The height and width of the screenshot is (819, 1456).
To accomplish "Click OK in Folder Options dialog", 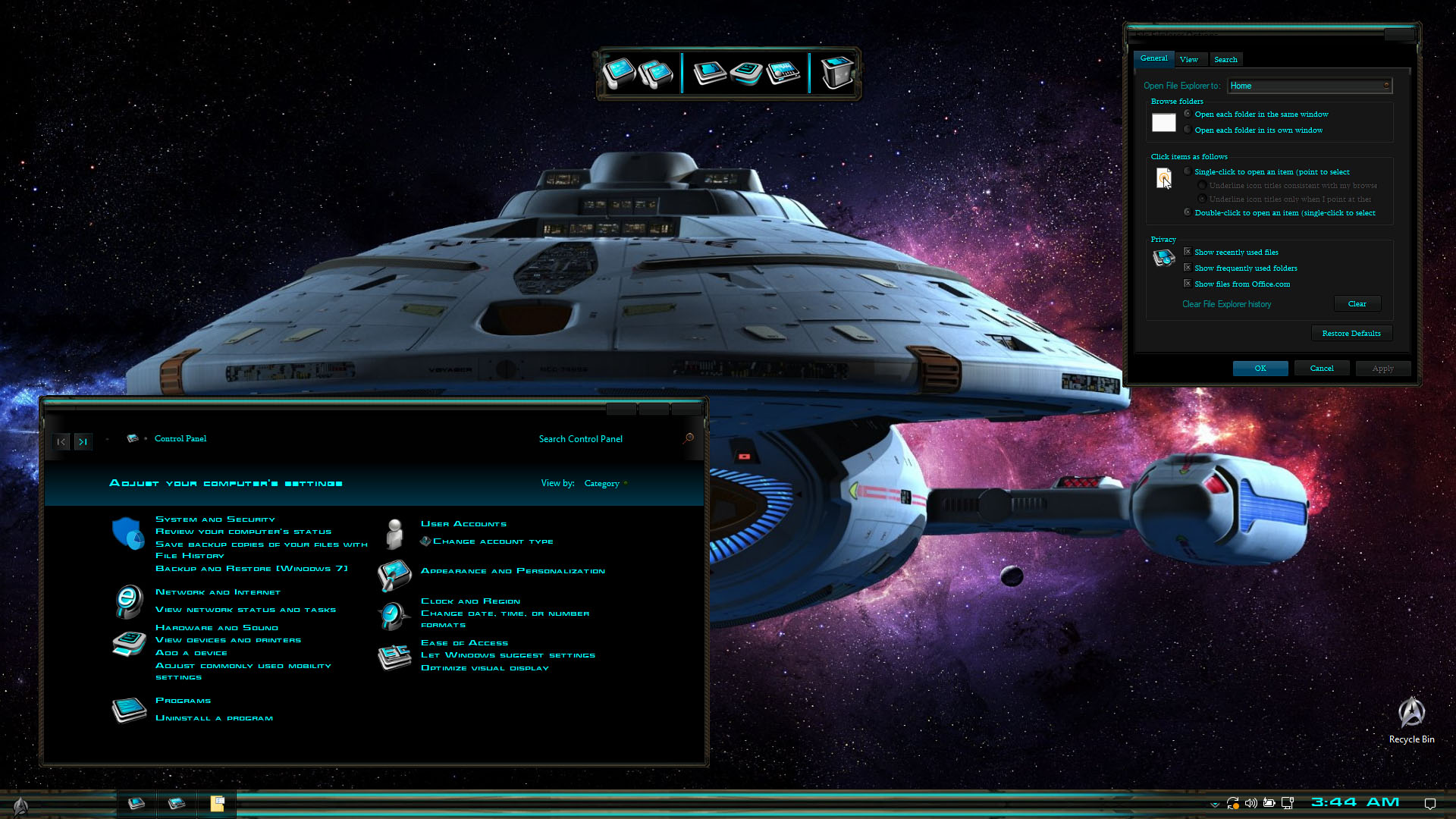I will click(x=1260, y=369).
